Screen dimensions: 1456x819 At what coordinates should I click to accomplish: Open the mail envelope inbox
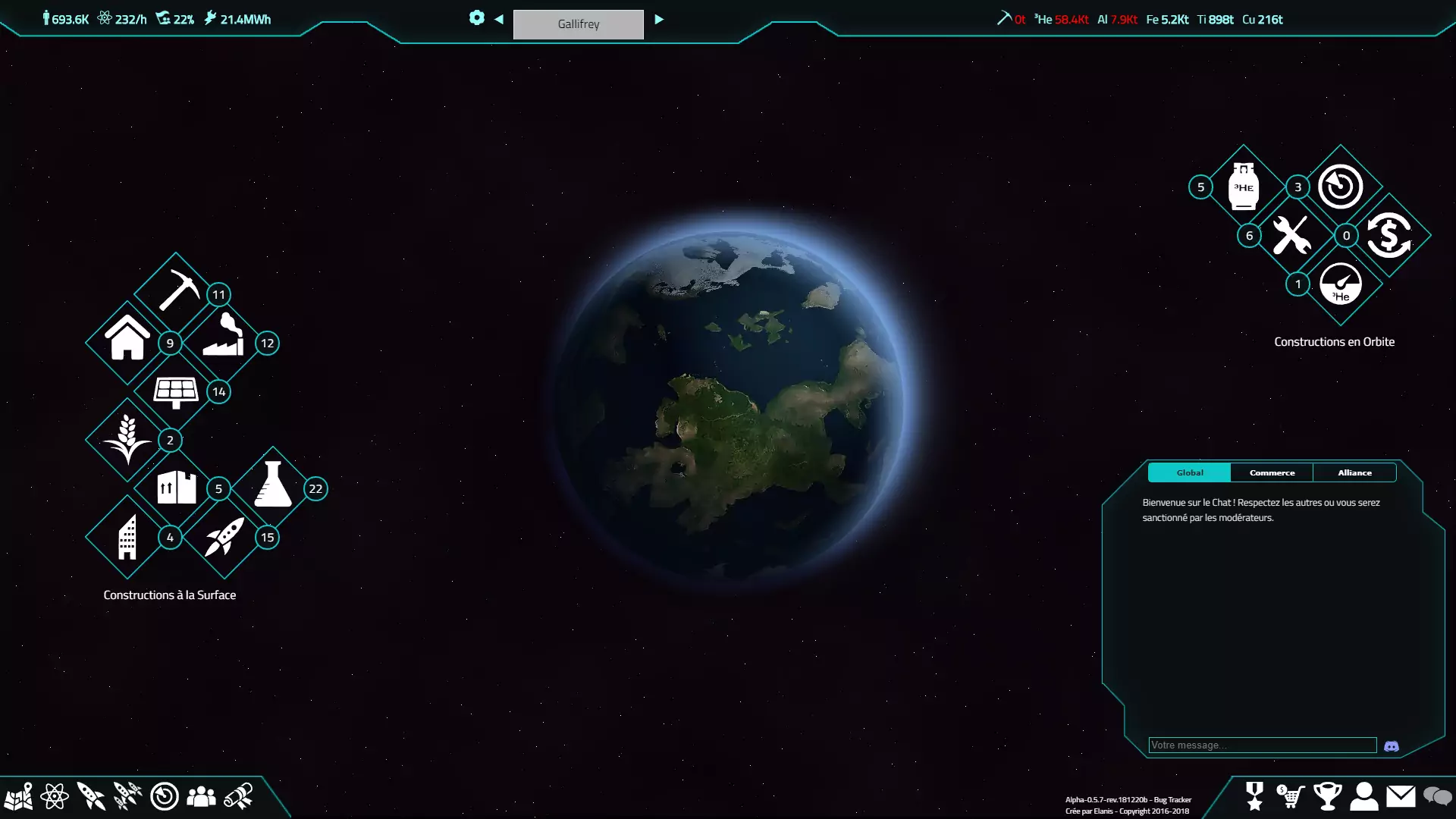click(x=1401, y=796)
